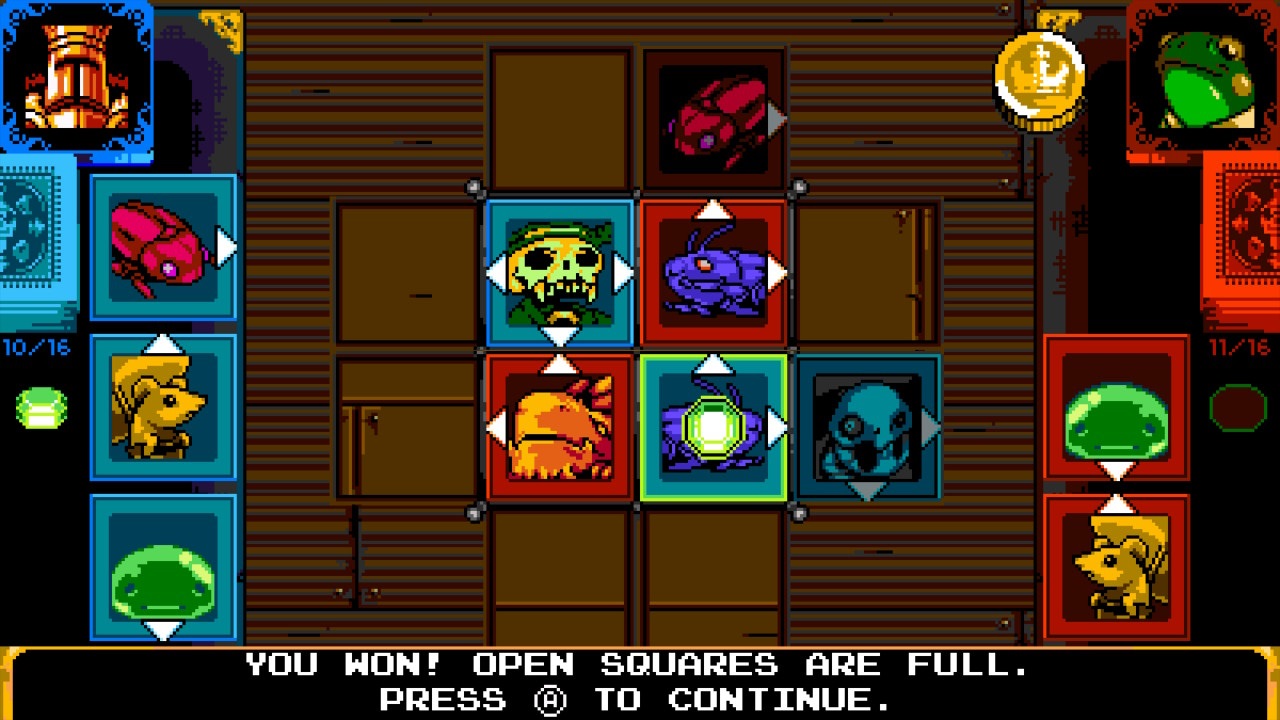Click the glowing gem card highlighted on the board
The height and width of the screenshot is (720, 1280).
pyautogui.click(x=713, y=427)
